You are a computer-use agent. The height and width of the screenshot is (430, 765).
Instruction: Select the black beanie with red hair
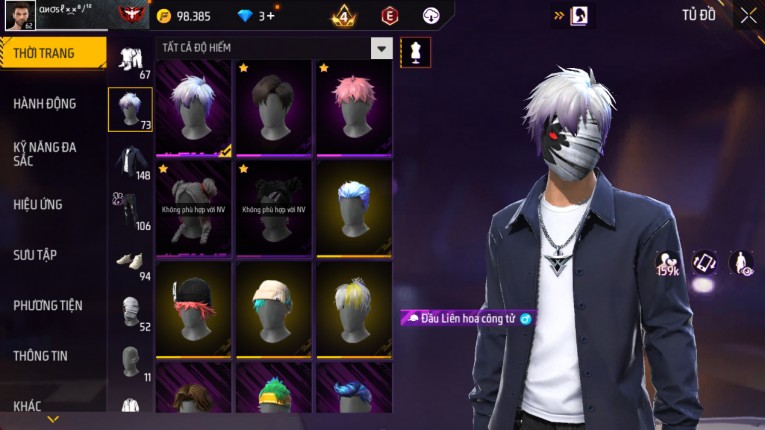coord(193,307)
